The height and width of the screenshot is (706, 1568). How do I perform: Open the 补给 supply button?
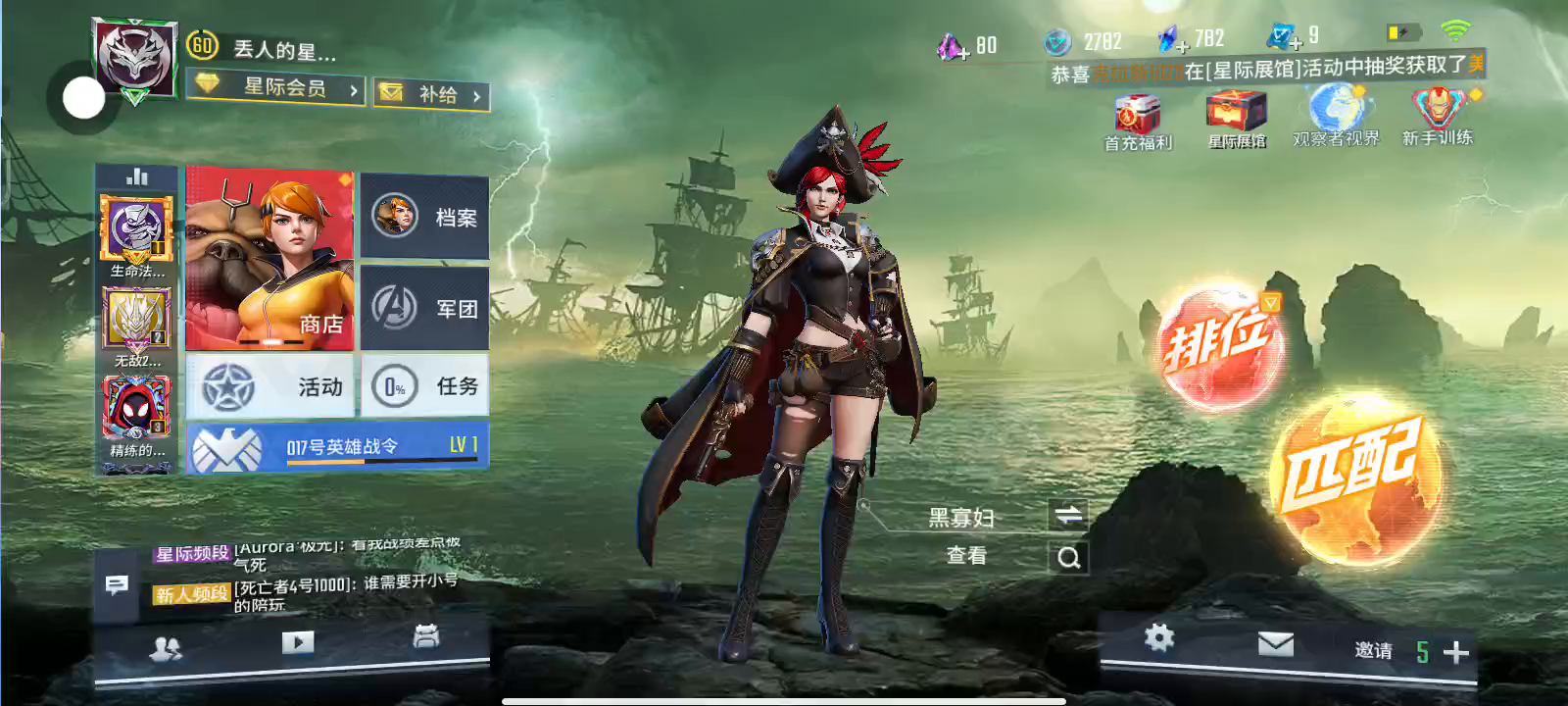coord(431,94)
